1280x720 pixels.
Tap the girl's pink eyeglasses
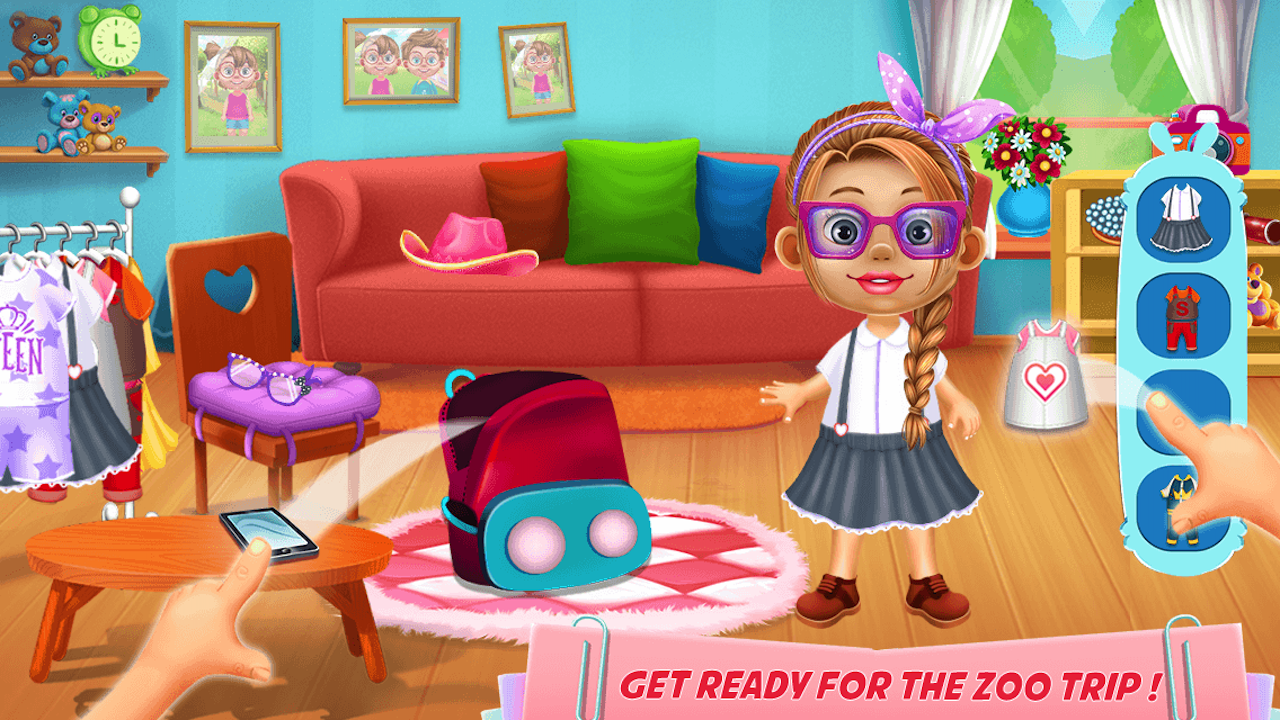pos(880,228)
